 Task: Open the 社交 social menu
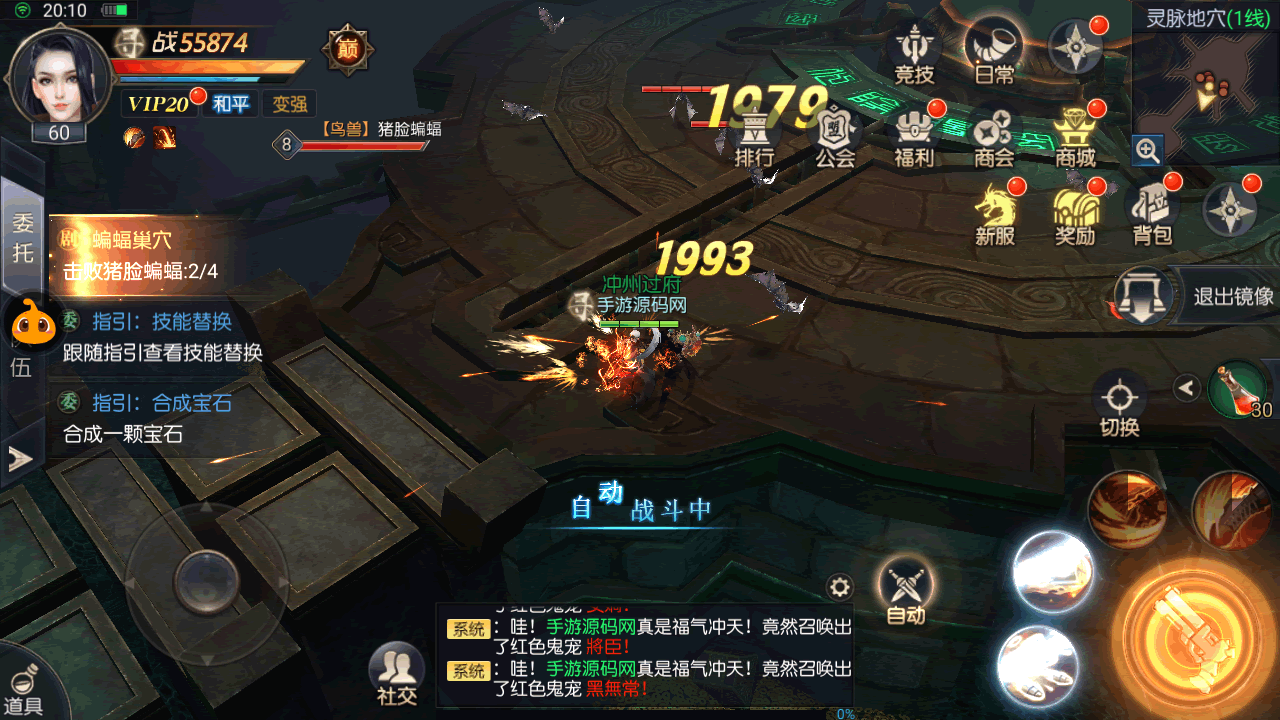point(396,674)
